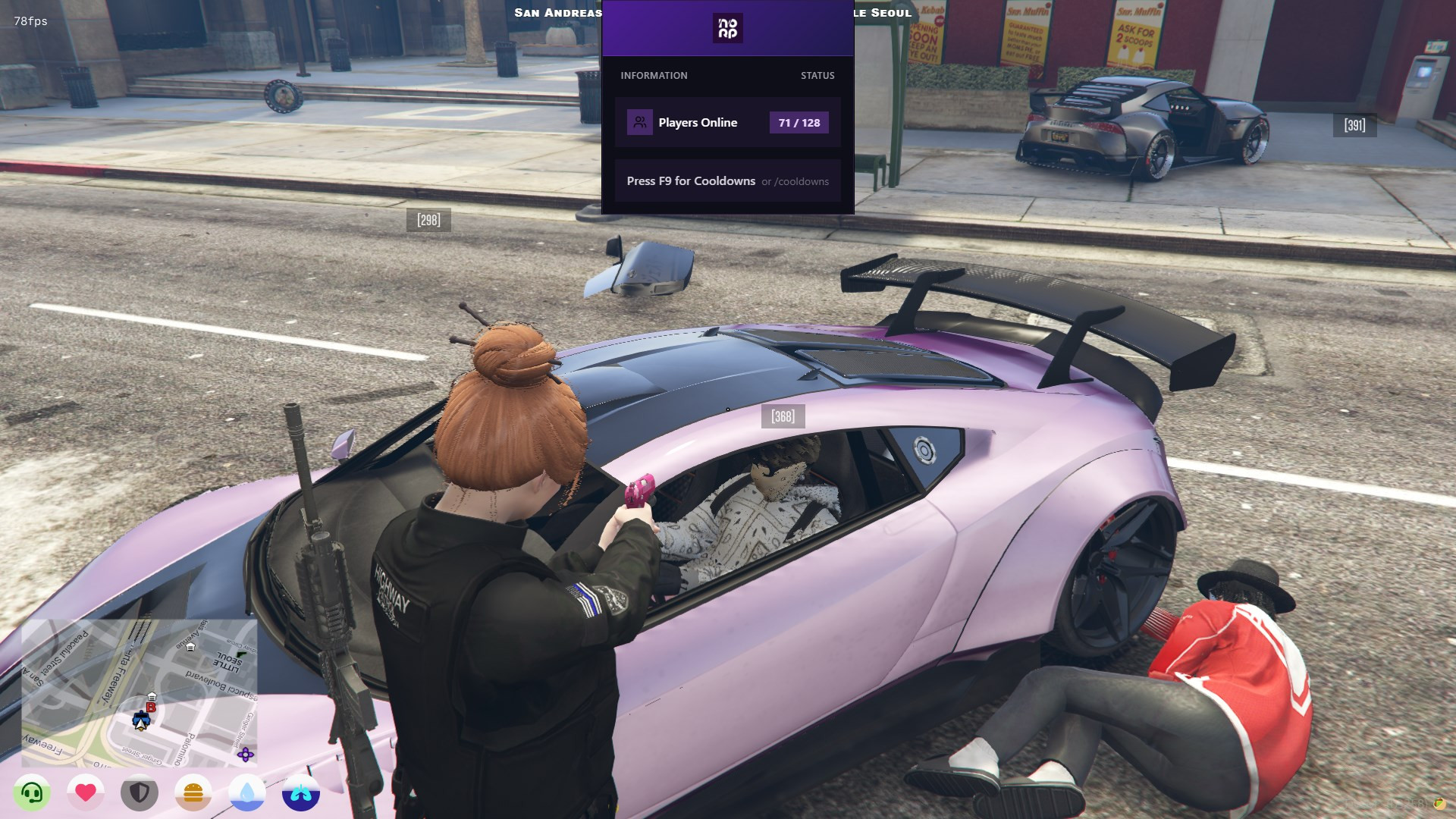This screenshot has height=819, width=1456.
Task: Click the Players Online row
Action: click(x=727, y=122)
